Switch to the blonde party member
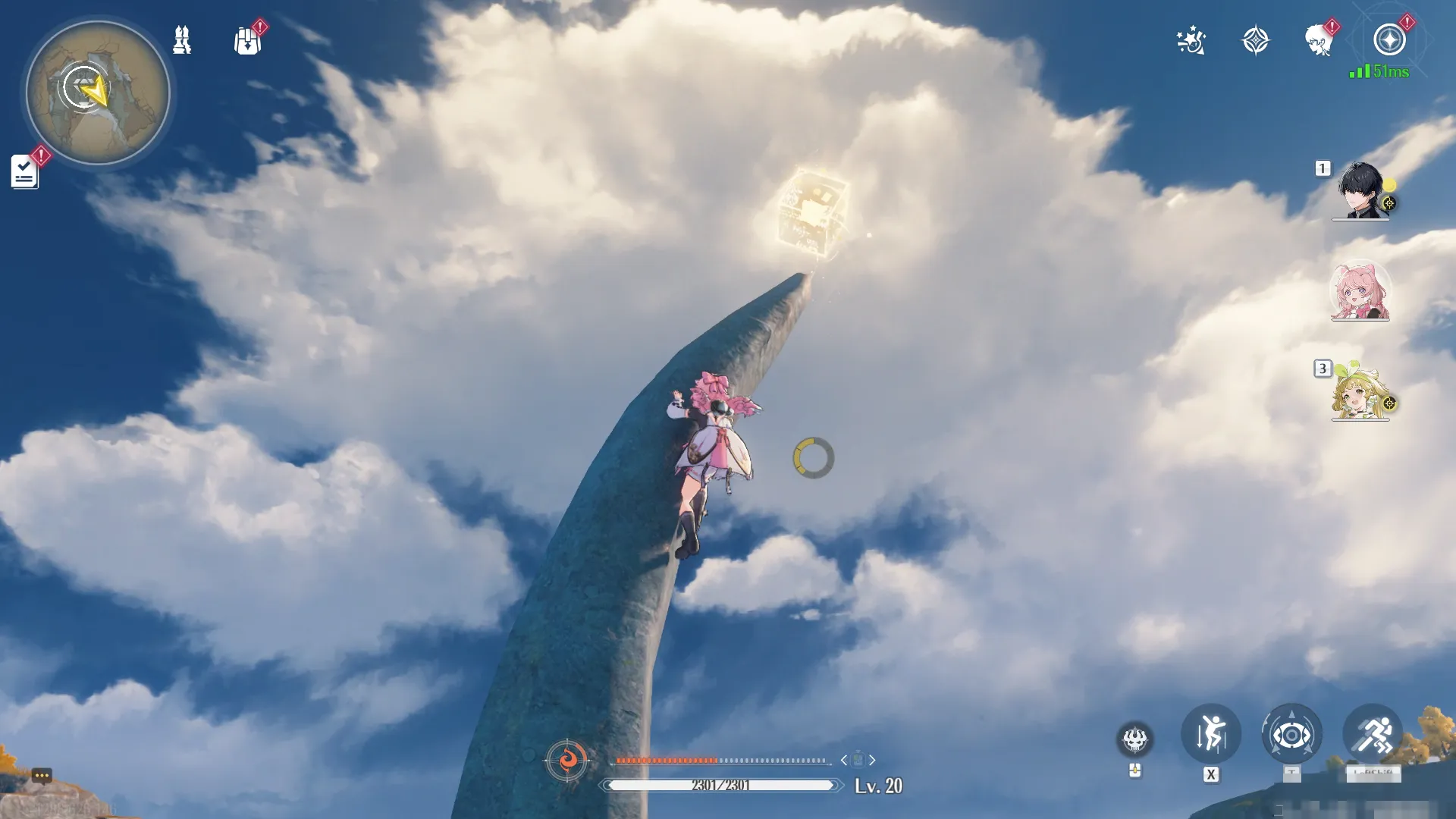 point(1360,392)
